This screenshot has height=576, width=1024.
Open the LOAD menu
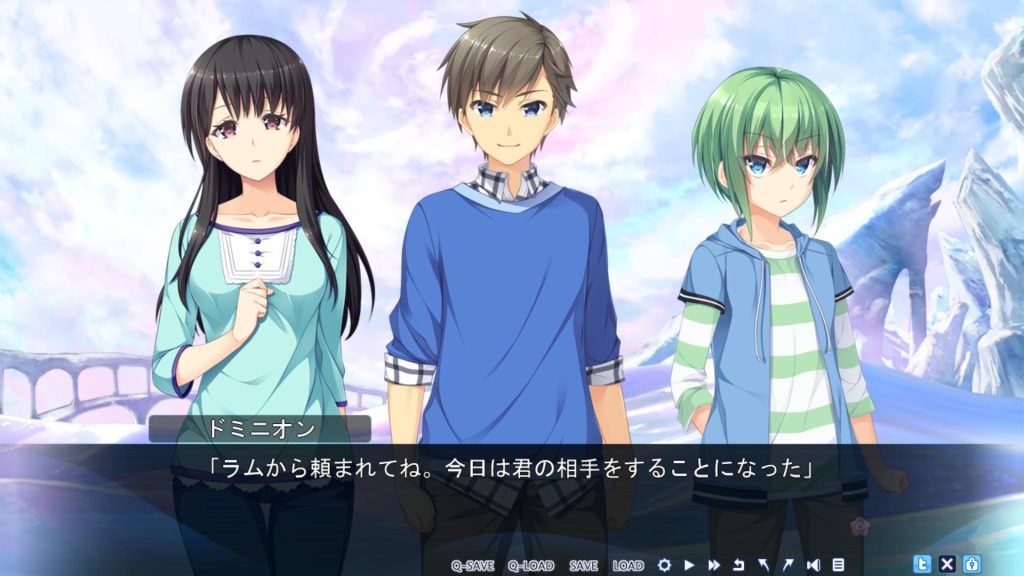pyautogui.click(x=628, y=565)
